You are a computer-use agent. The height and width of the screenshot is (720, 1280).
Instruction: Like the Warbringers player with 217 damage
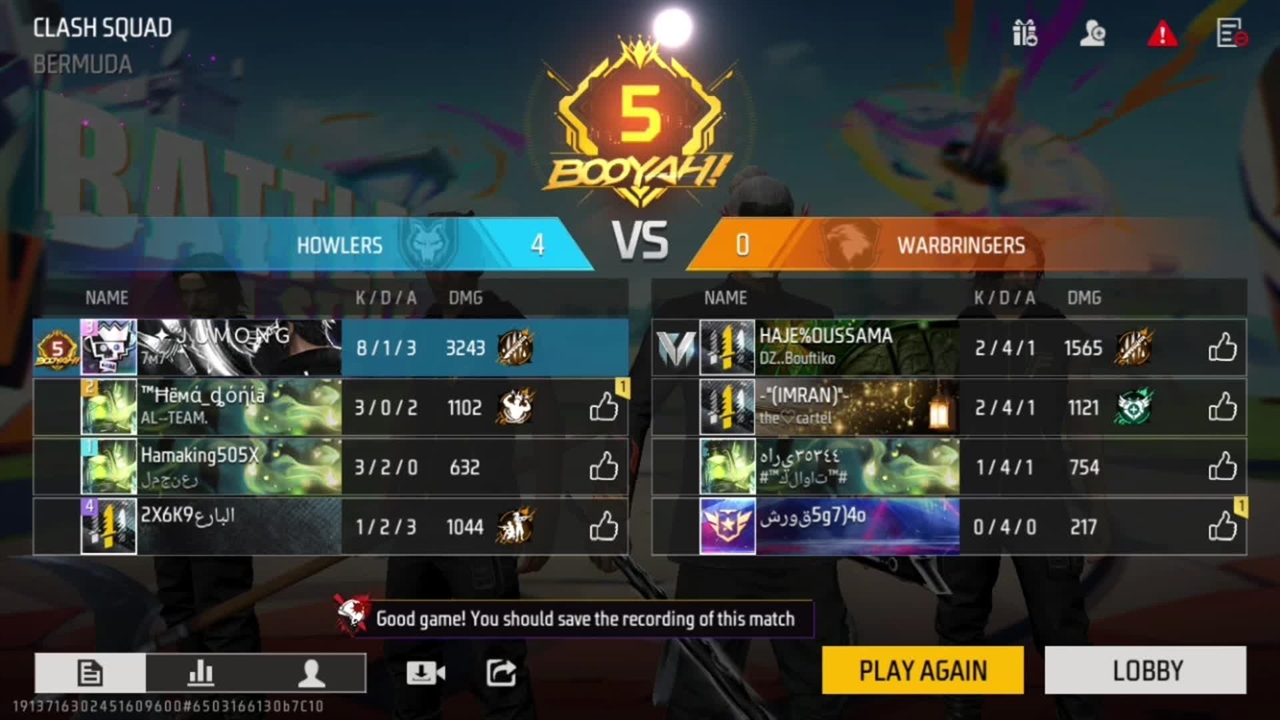coord(1222,527)
